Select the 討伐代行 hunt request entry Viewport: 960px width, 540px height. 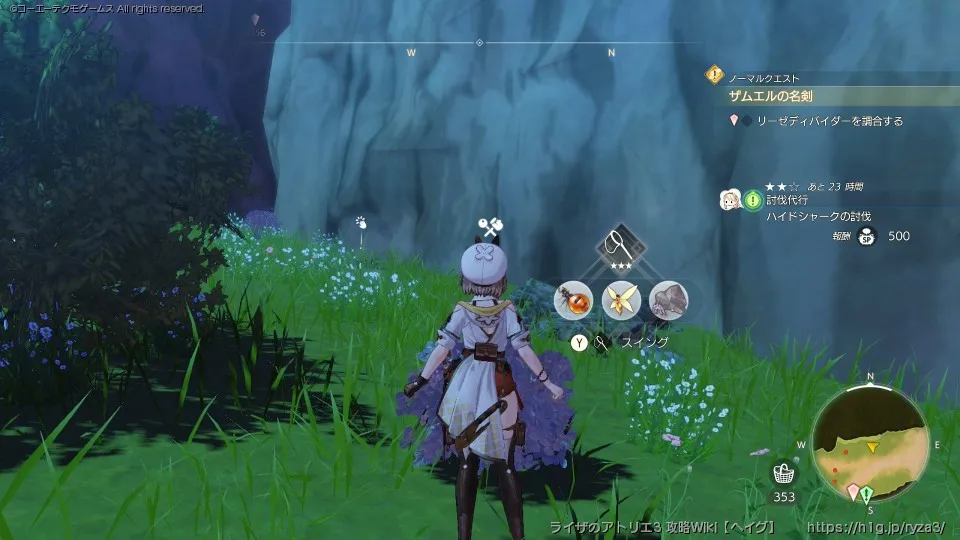pyautogui.click(x=788, y=200)
